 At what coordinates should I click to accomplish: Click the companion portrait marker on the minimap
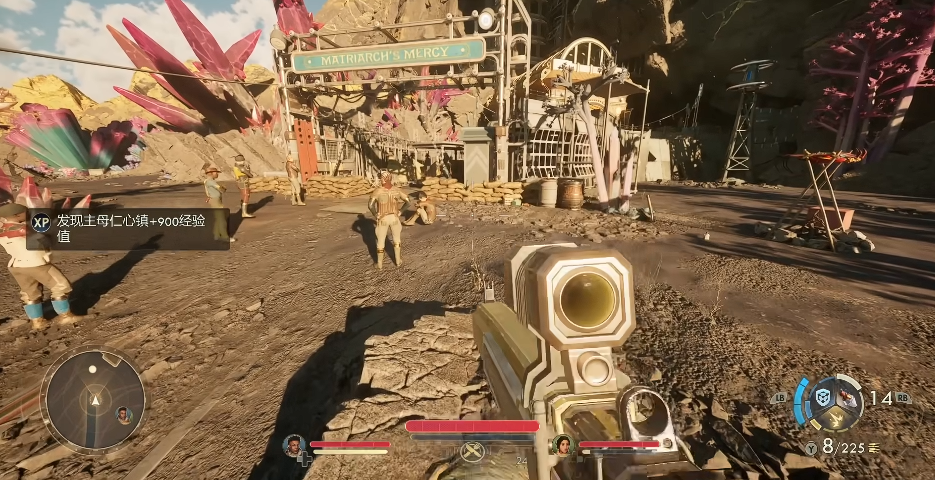coord(124,414)
